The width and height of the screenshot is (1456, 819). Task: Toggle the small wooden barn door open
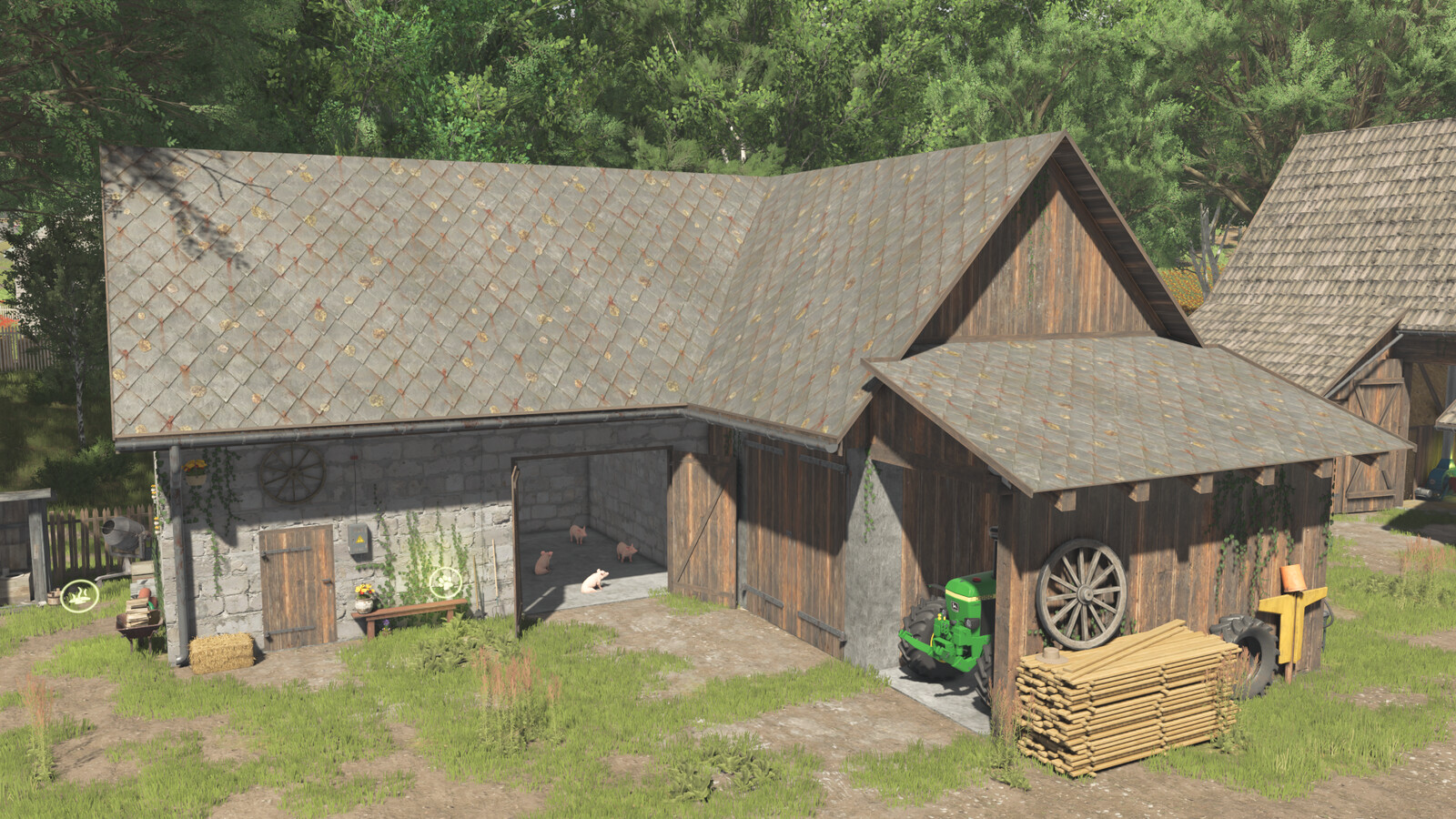pos(294,587)
